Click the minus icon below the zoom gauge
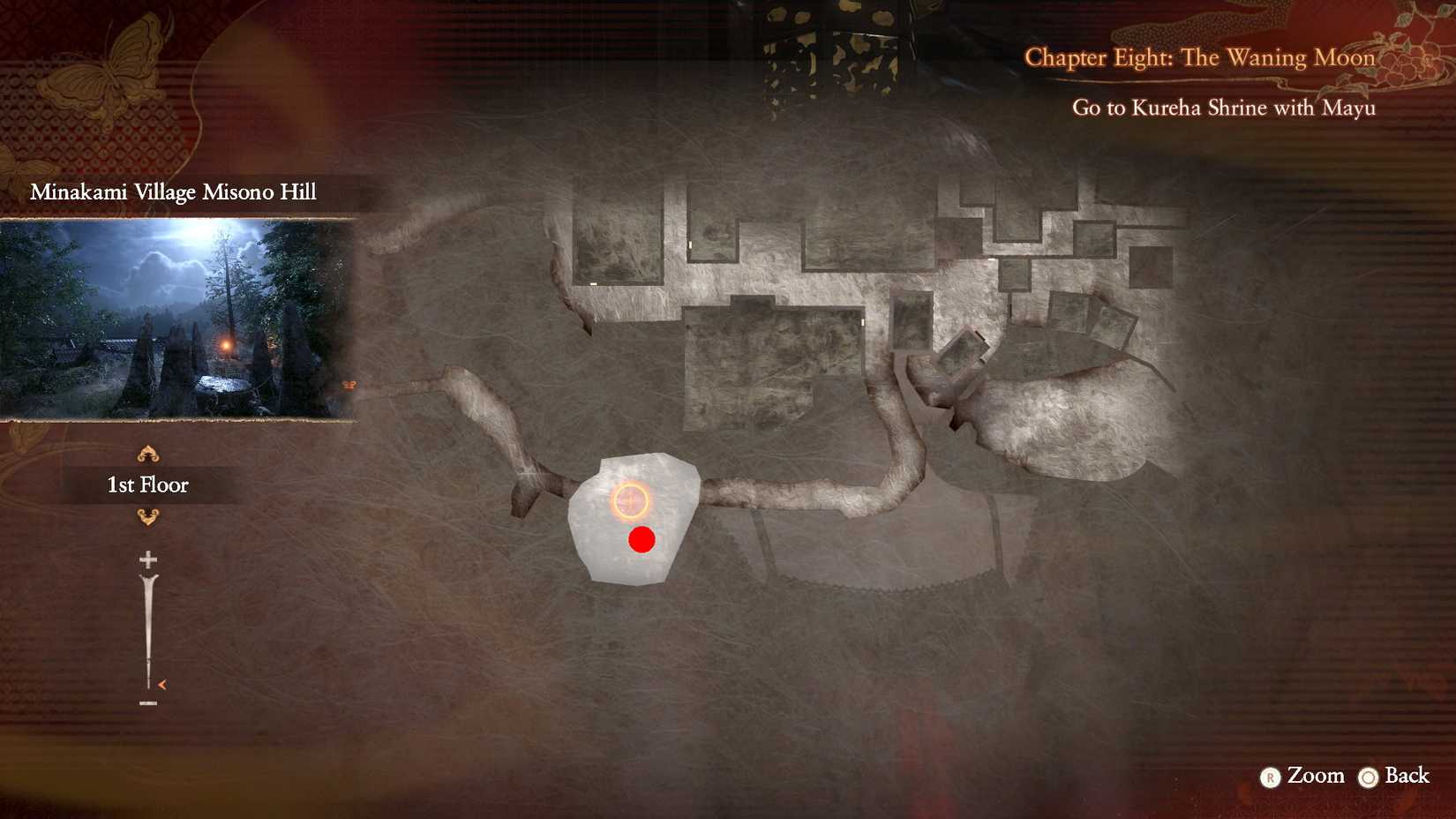 click(147, 703)
